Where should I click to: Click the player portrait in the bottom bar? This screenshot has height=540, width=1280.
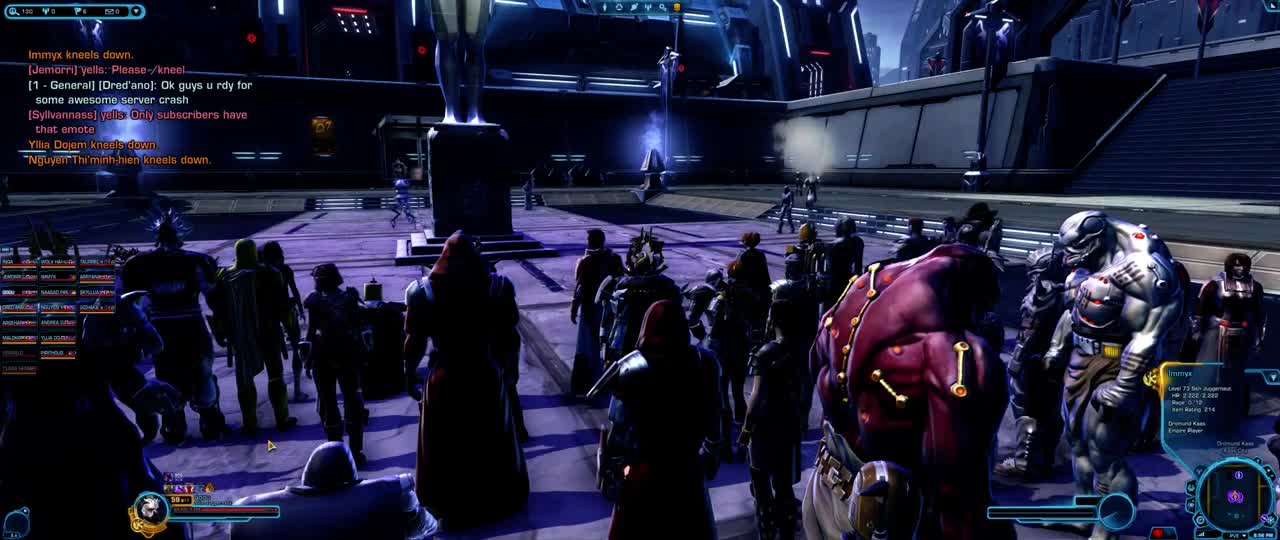click(x=150, y=508)
